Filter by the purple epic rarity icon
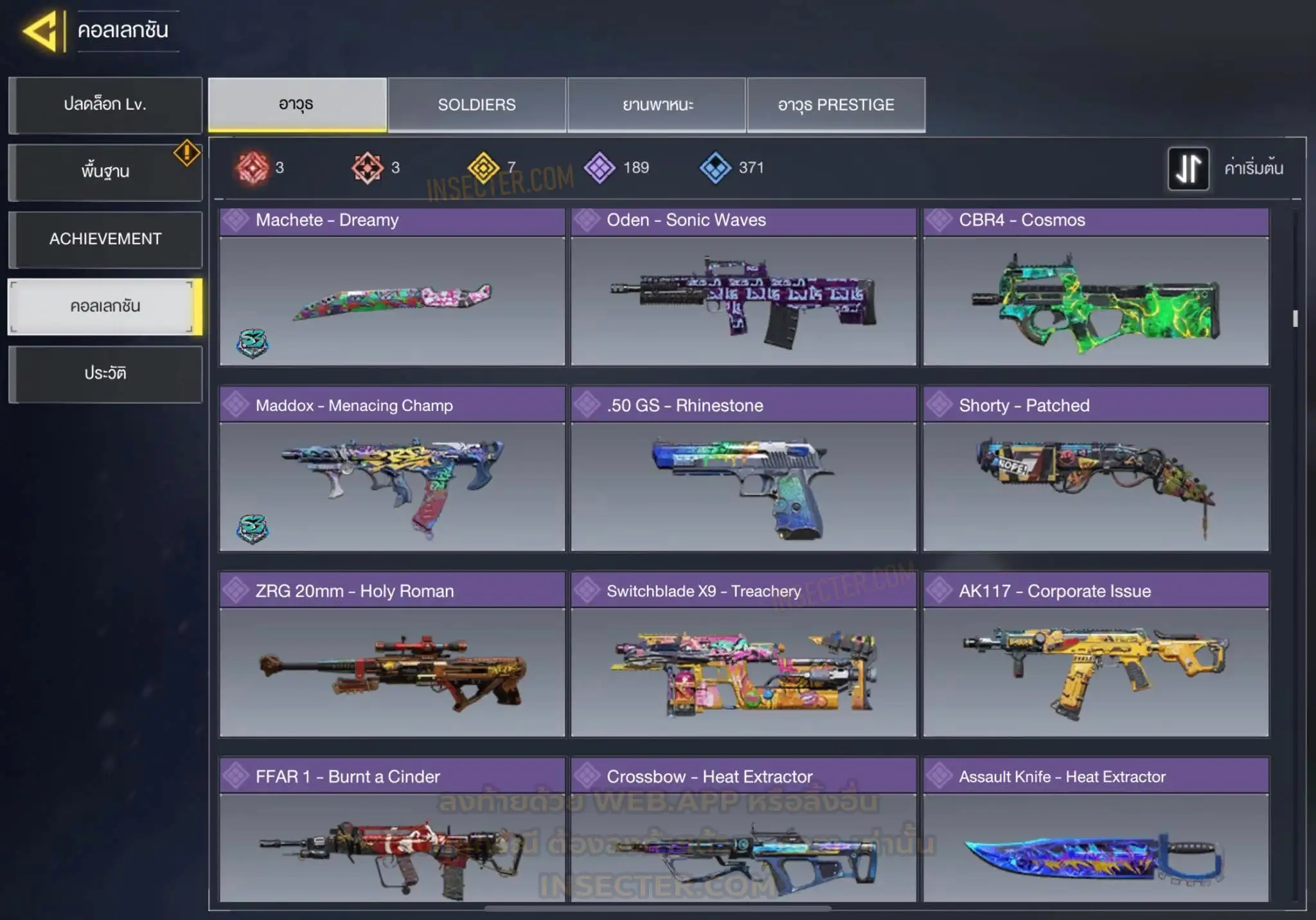Viewport: 1316px width, 920px height. click(600, 168)
